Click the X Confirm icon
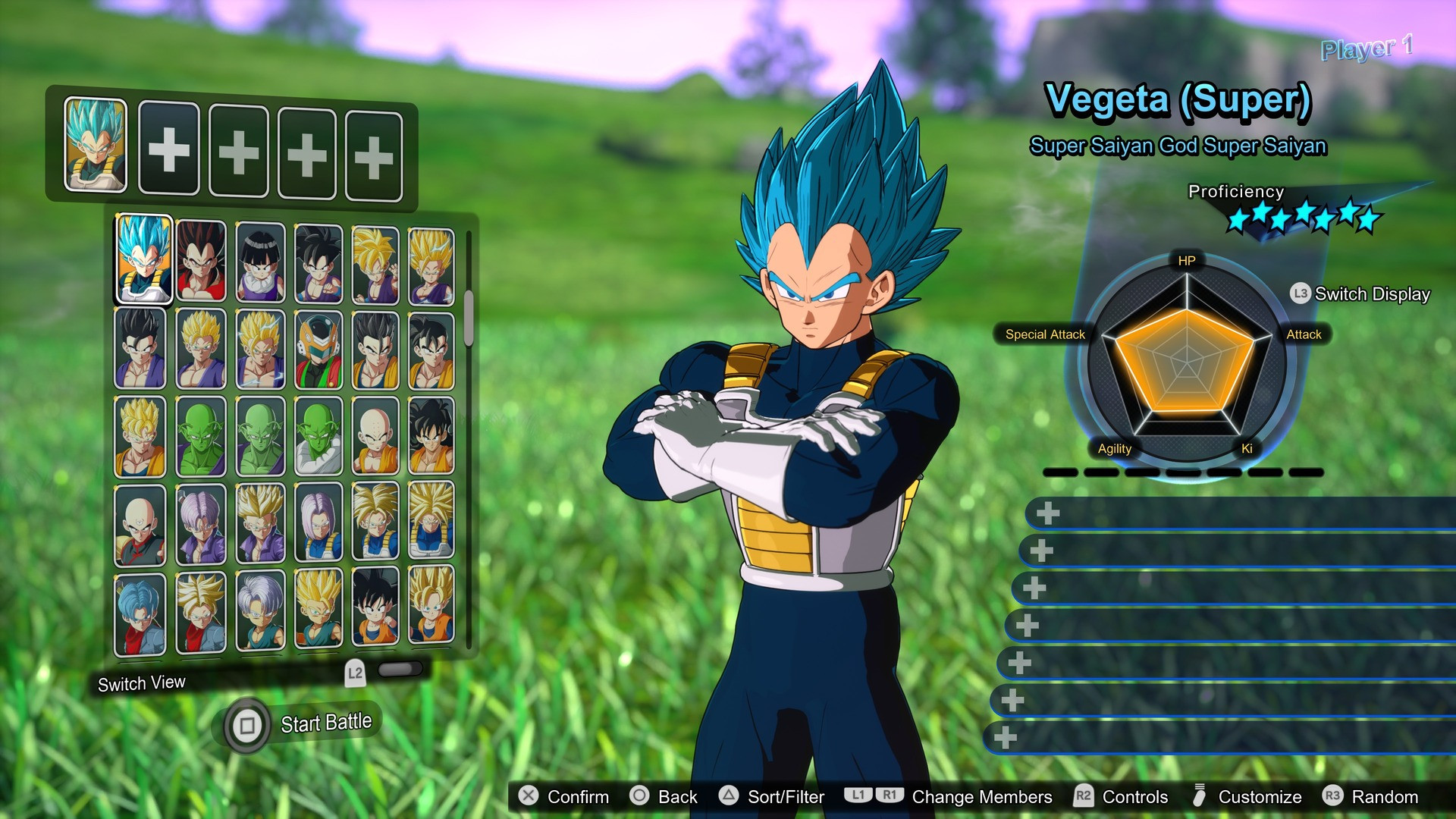Viewport: 1456px width, 819px height. point(529,797)
